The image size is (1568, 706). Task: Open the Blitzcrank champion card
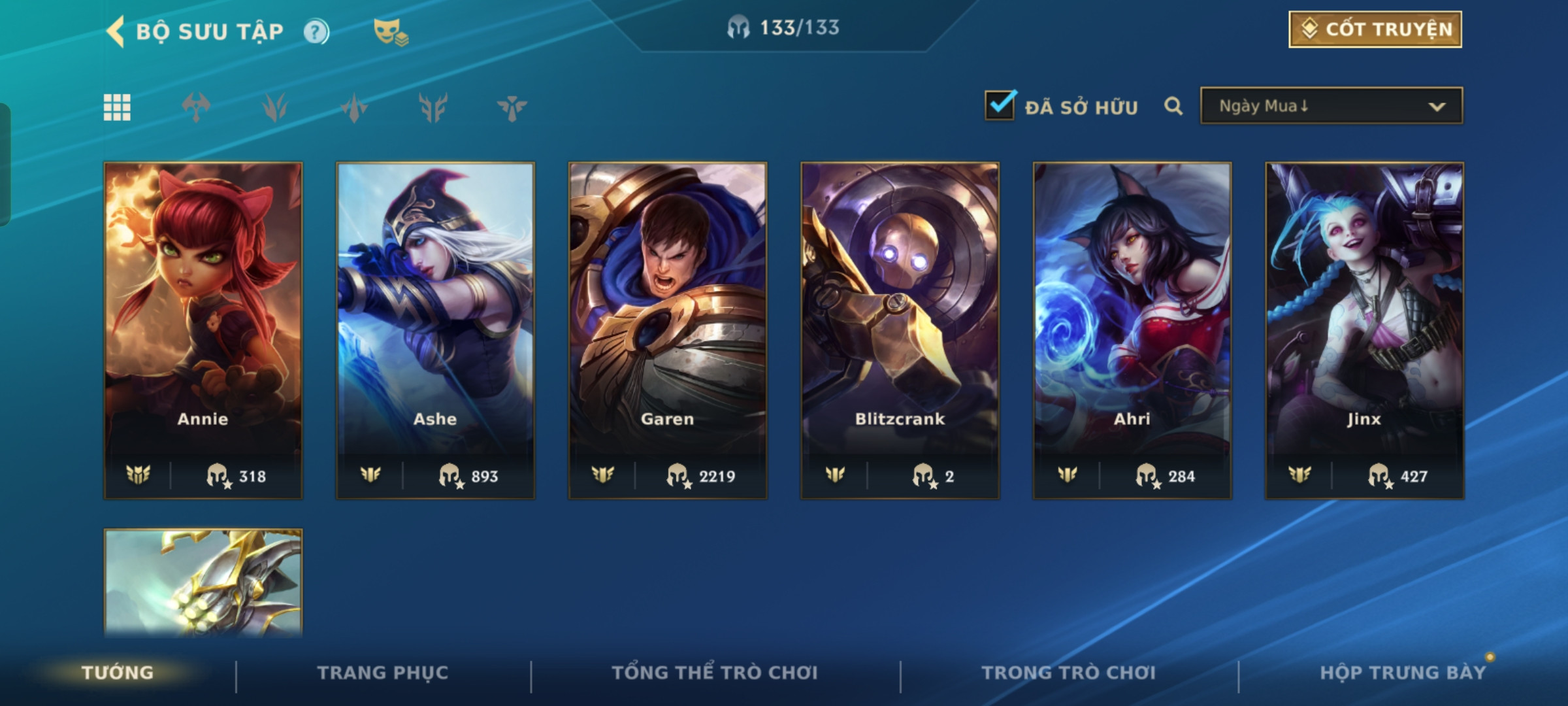(x=900, y=330)
